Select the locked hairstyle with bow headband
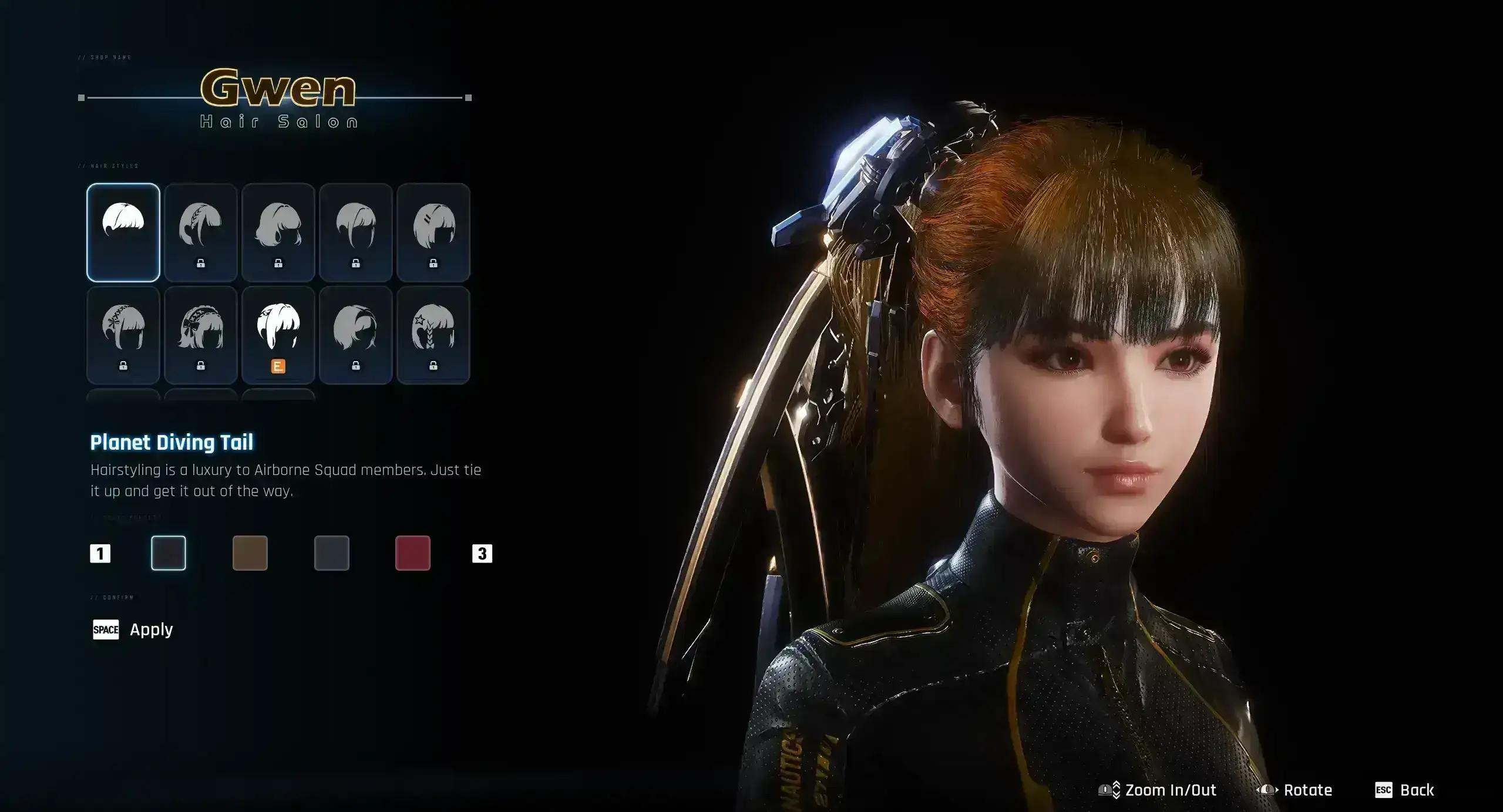 tap(201, 335)
